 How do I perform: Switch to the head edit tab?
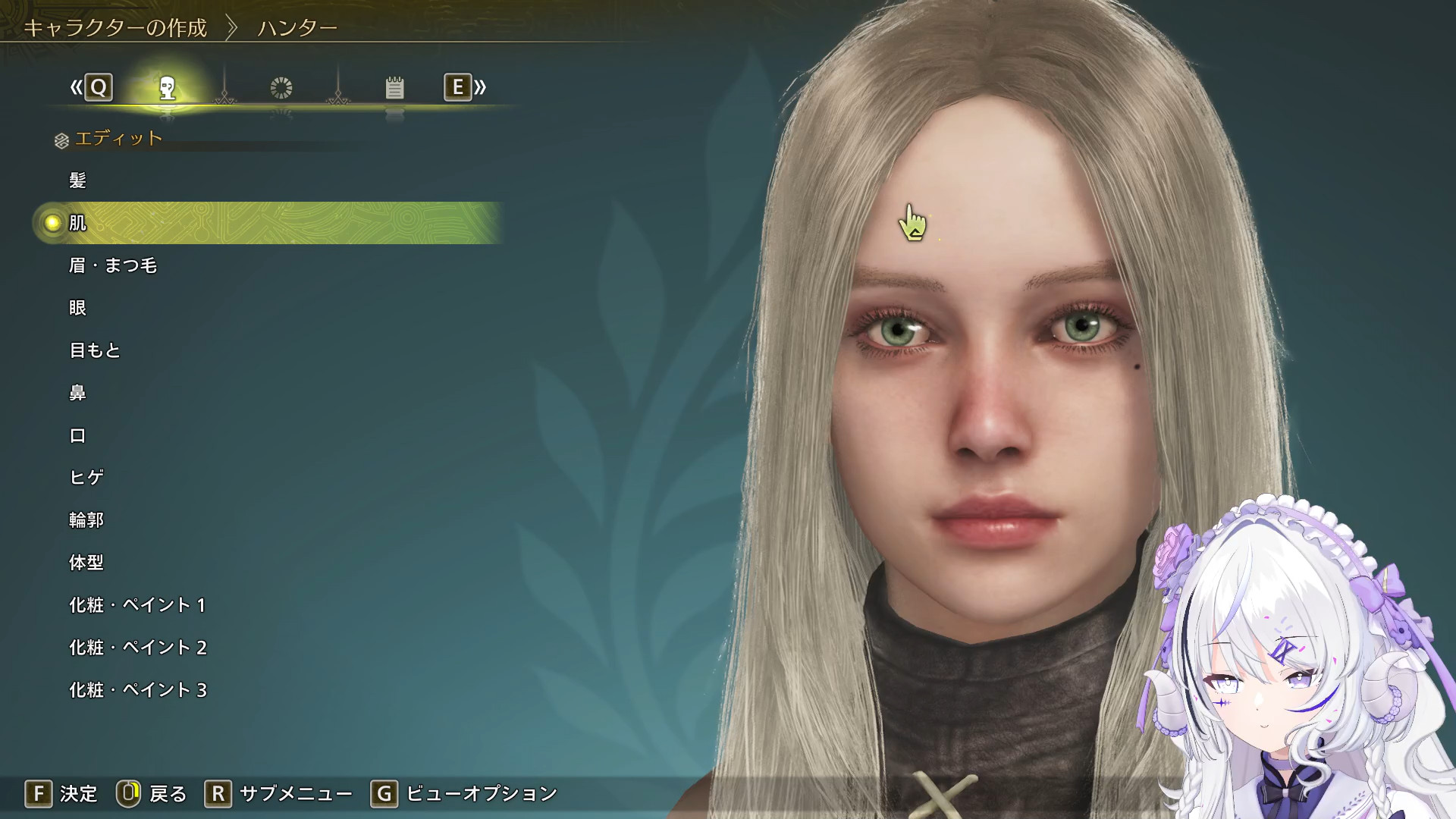(x=168, y=88)
